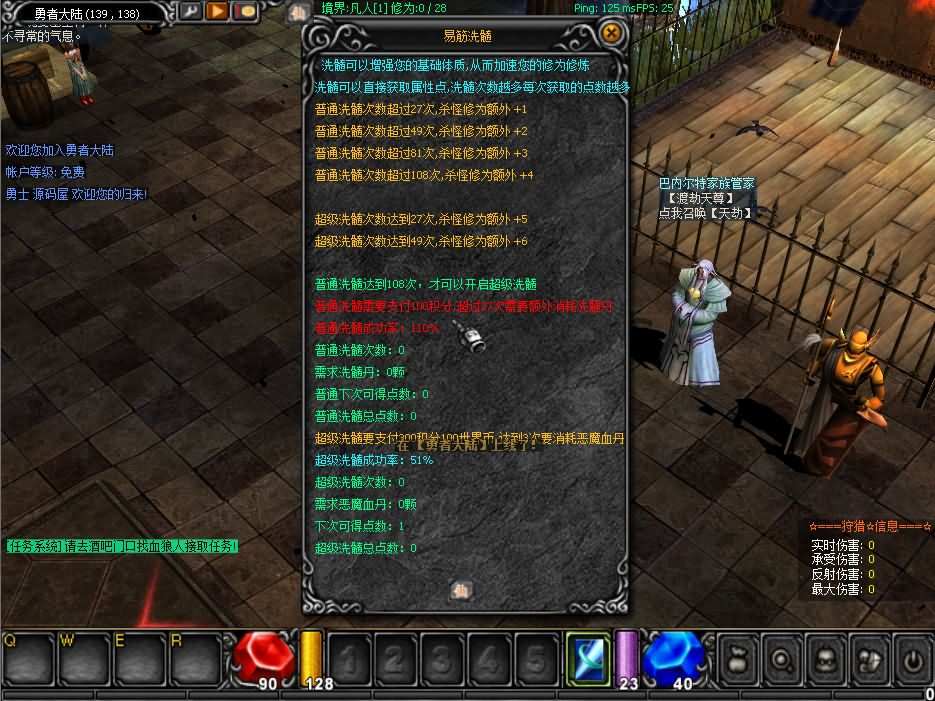Close the 易筋洗髓 dialog window
This screenshot has height=701, width=935.
tap(612, 33)
